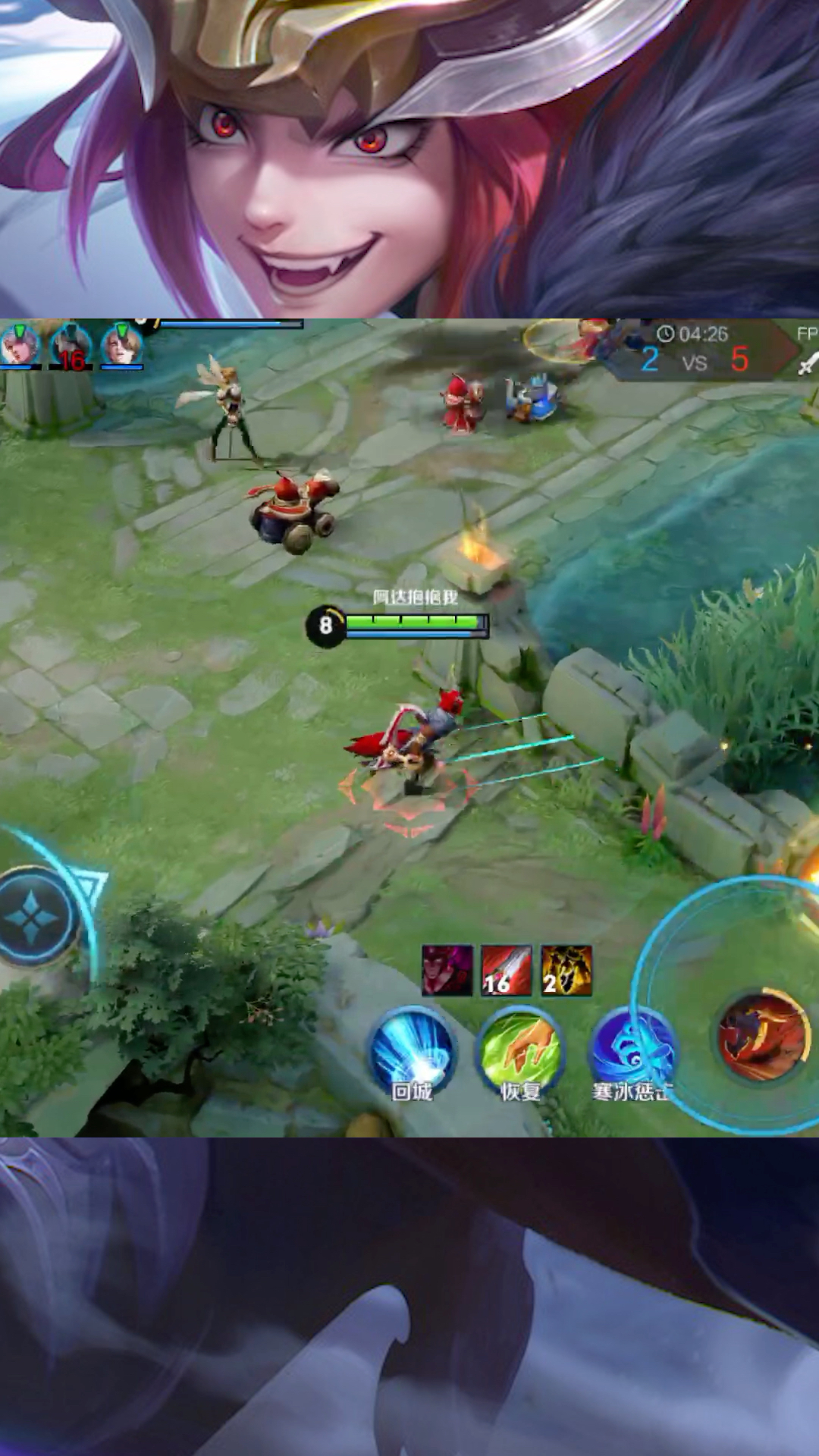Tap the golden armor buff icon showing 2

[x=566, y=970]
